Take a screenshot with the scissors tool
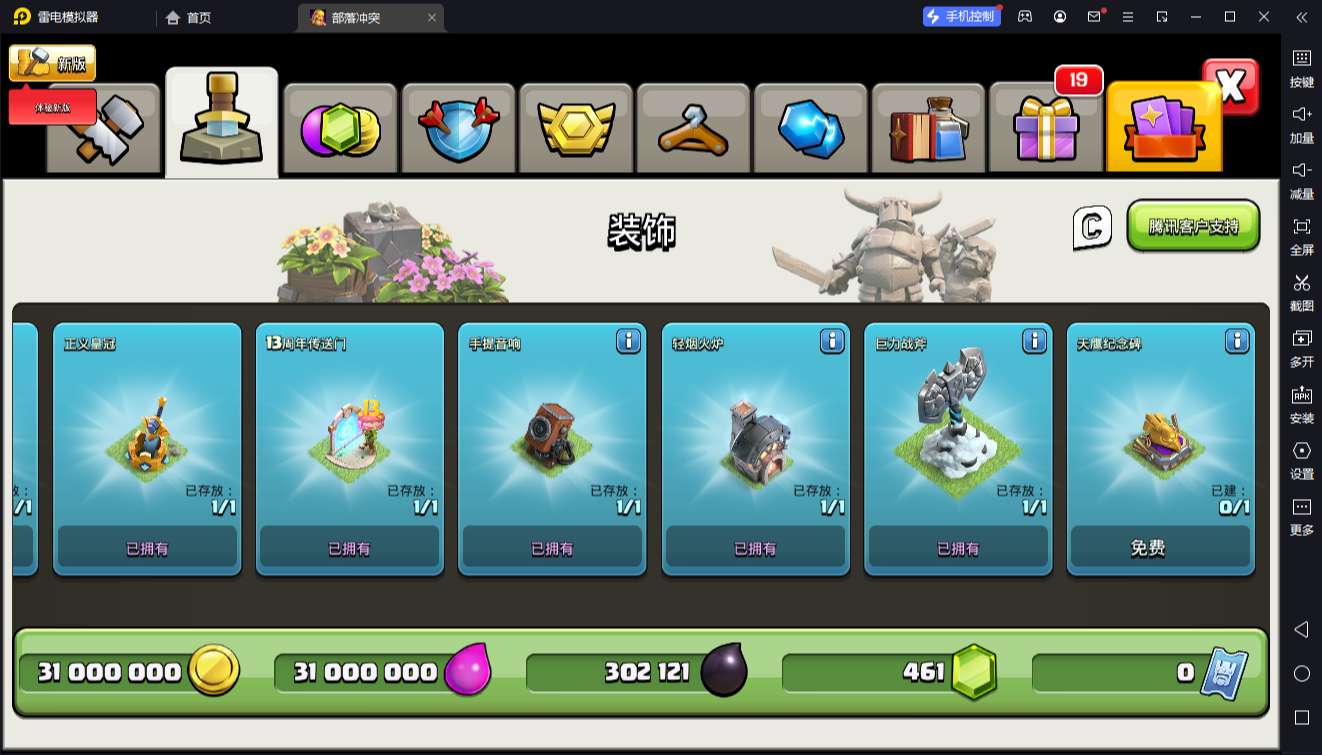Screen dimensions: 1322x755 click(1301, 292)
